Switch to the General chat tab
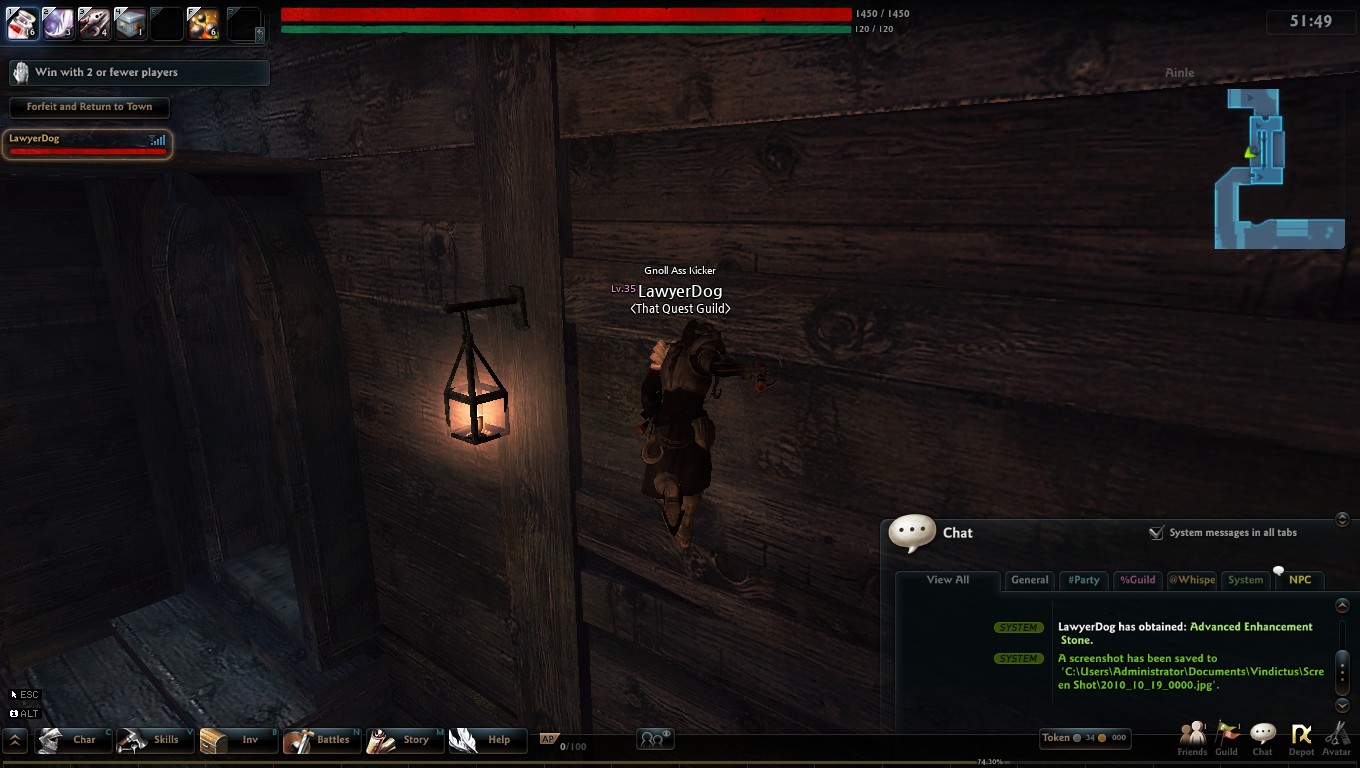The height and width of the screenshot is (768, 1360). tap(1029, 580)
